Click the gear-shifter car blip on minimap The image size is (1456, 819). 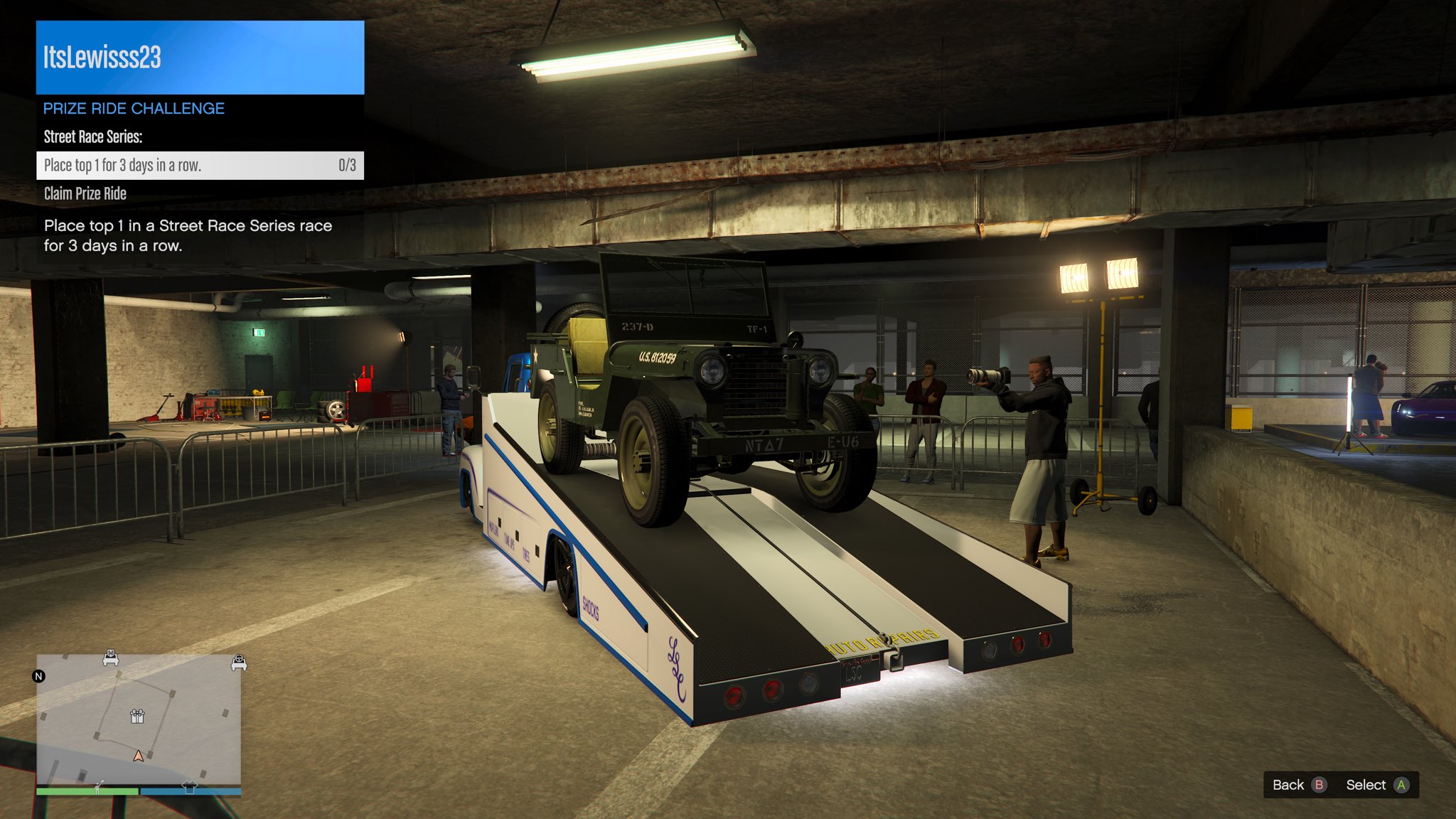tap(110, 658)
